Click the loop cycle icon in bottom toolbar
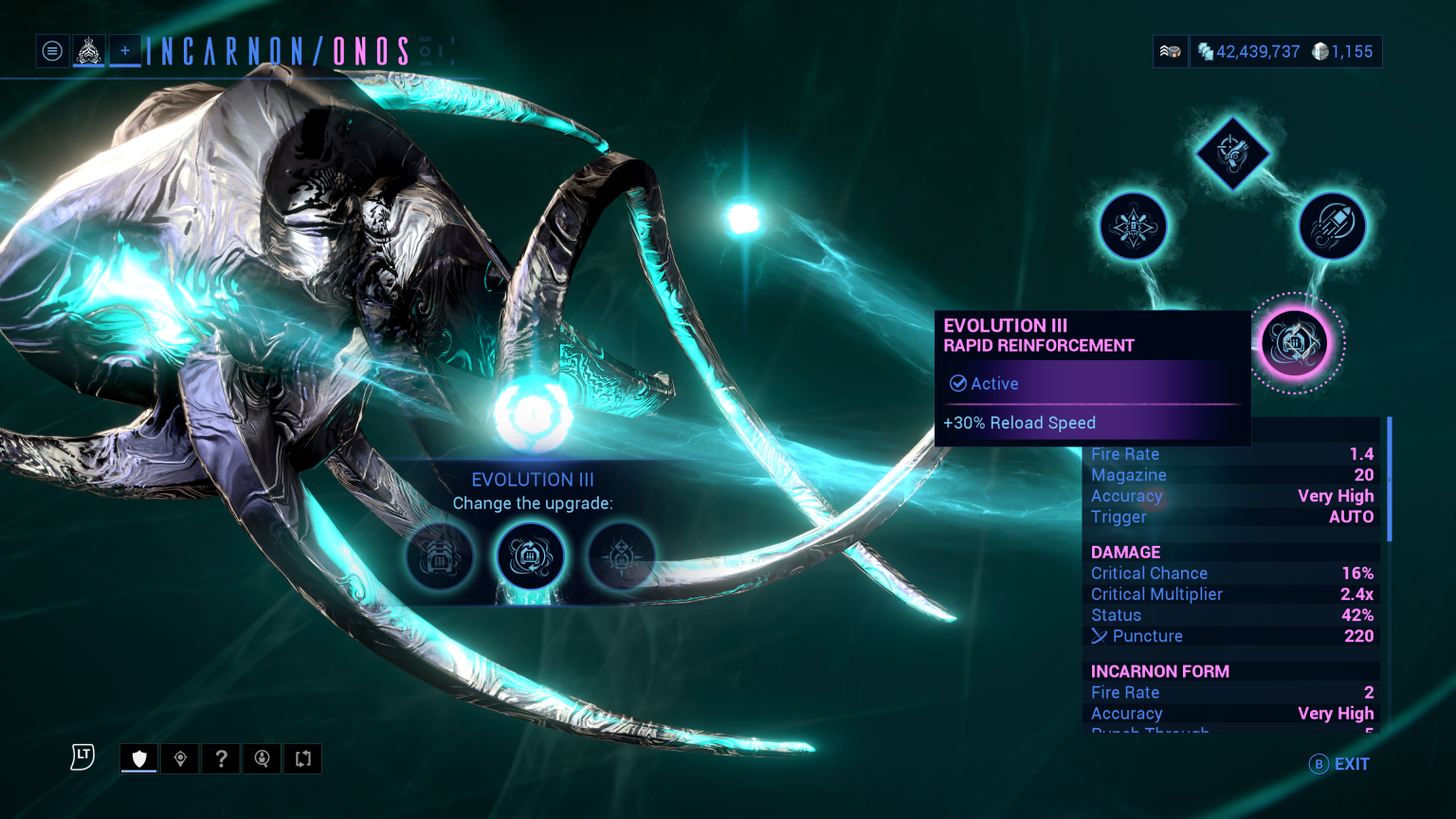 [302, 758]
